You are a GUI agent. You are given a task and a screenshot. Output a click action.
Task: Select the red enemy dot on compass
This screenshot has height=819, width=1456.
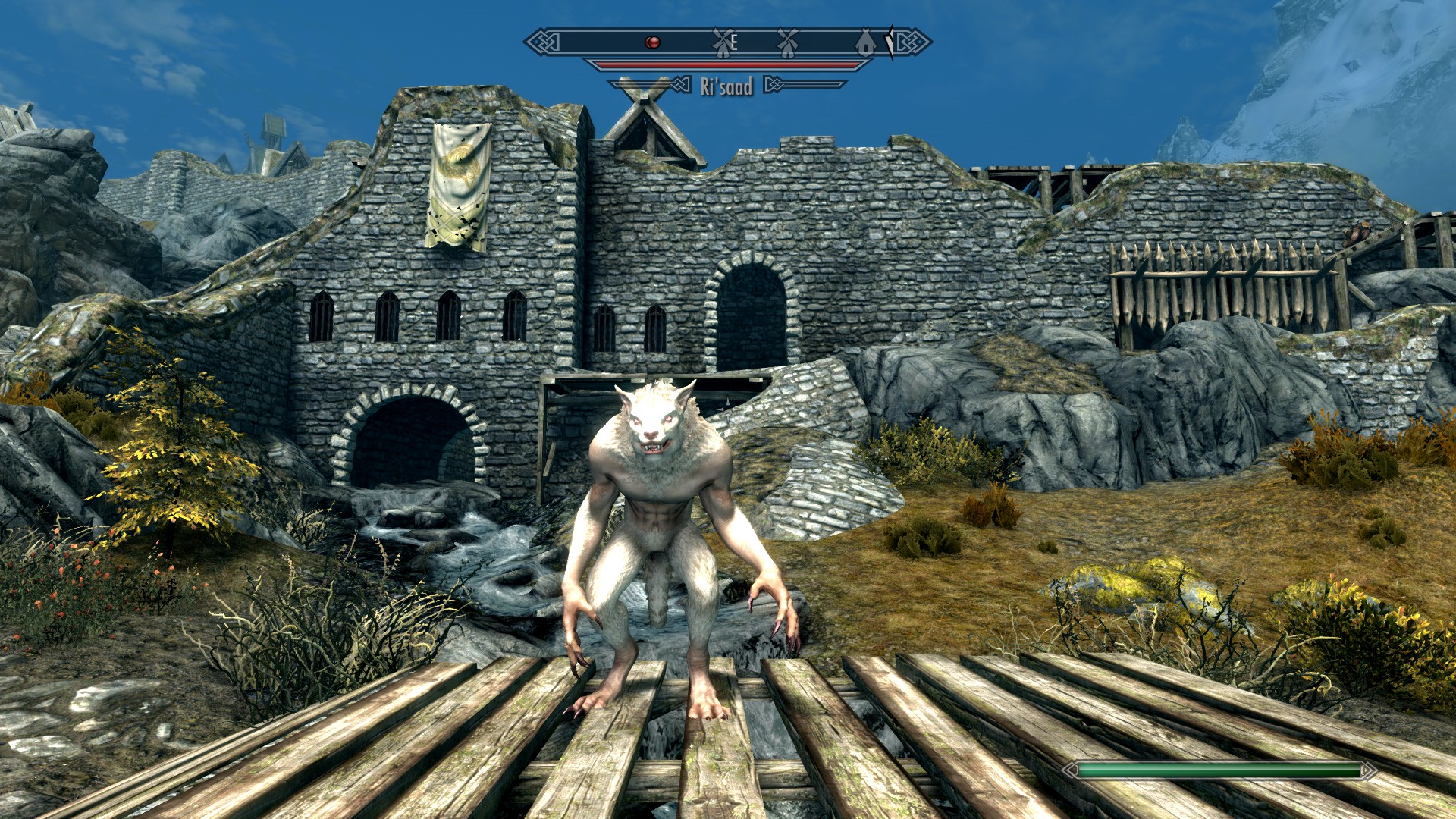point(652,42)
